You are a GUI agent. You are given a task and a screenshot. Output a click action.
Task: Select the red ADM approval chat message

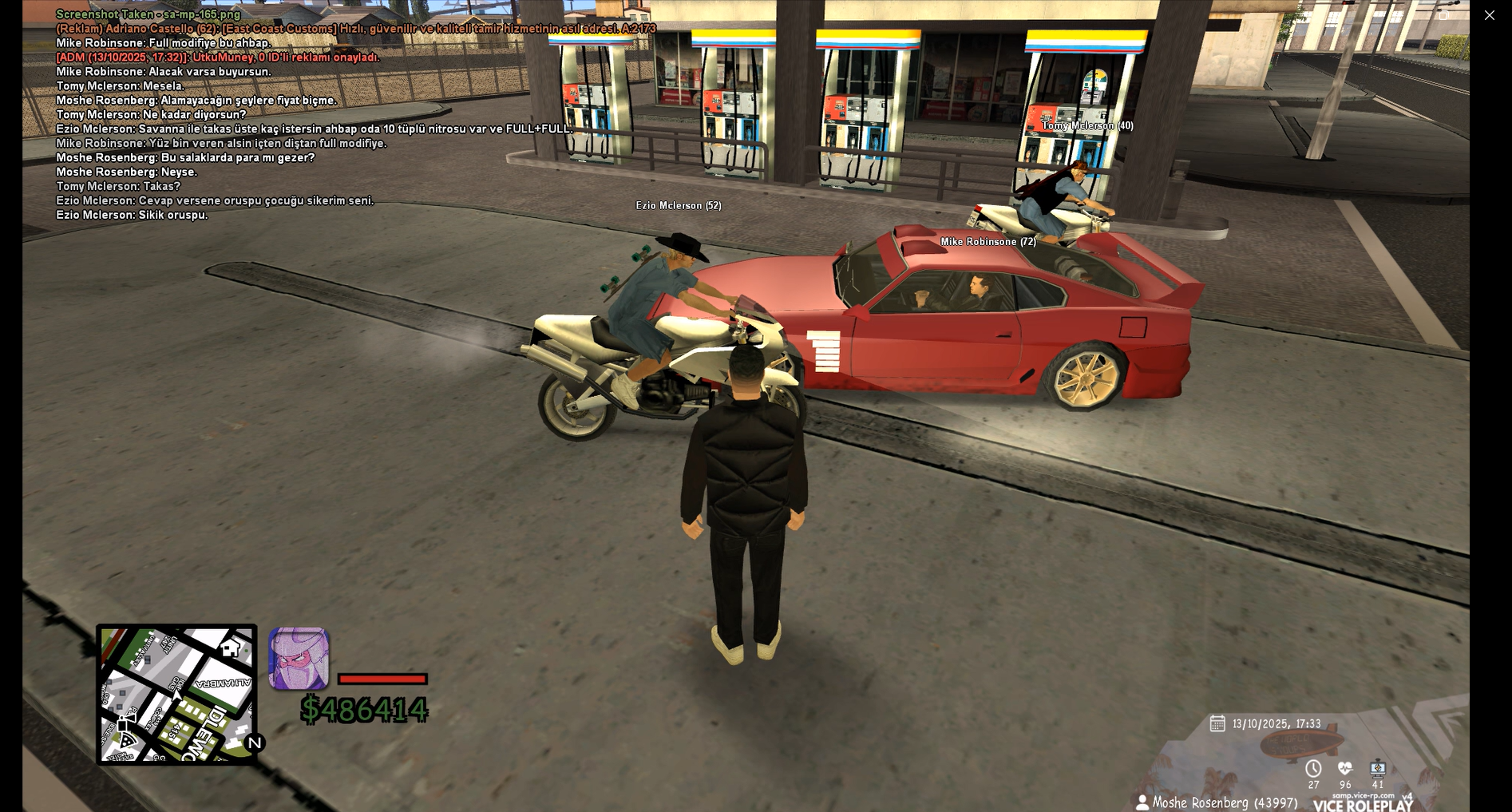[217, 57]
